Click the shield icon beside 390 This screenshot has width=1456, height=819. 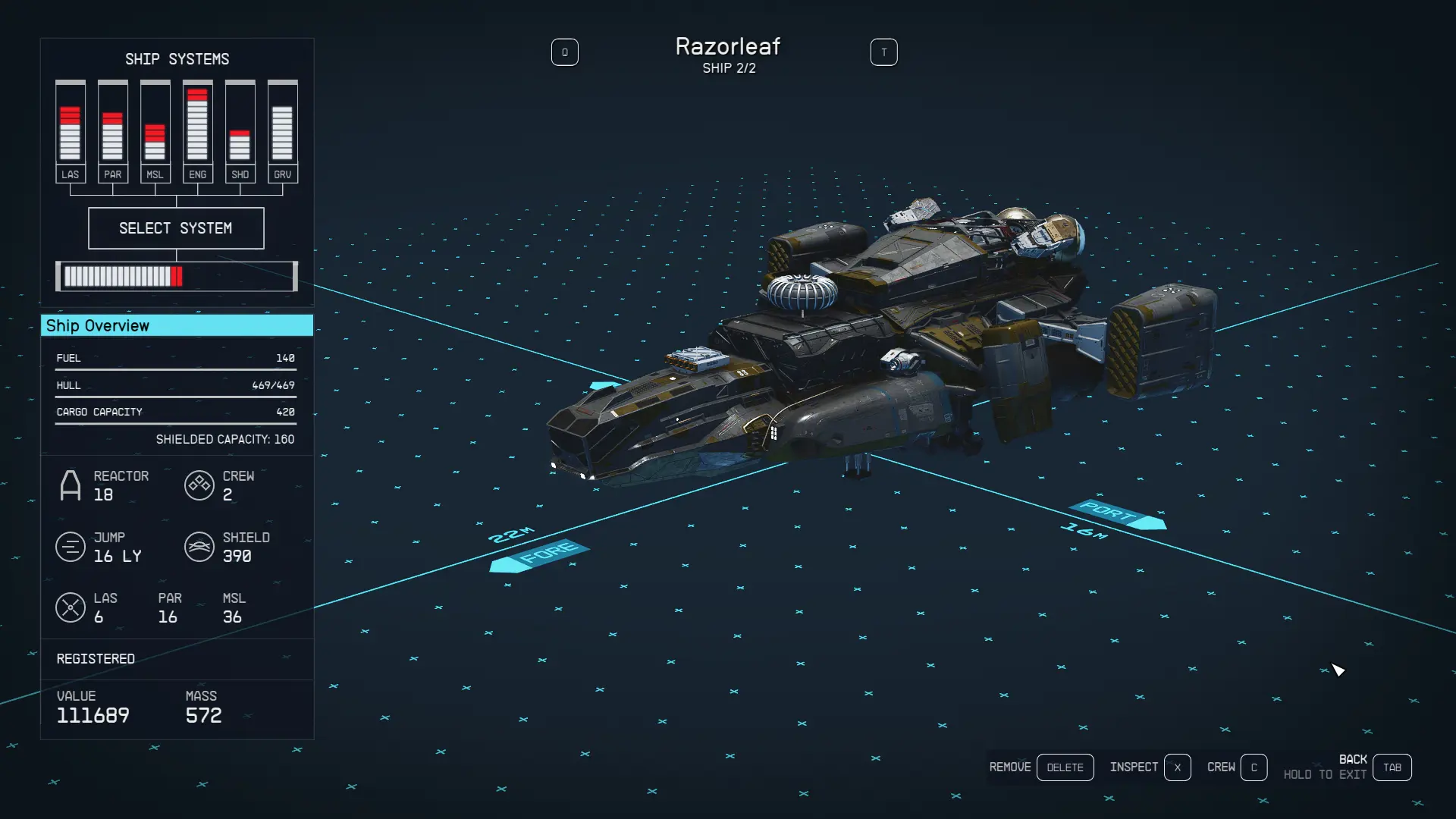tap(199, 547)
